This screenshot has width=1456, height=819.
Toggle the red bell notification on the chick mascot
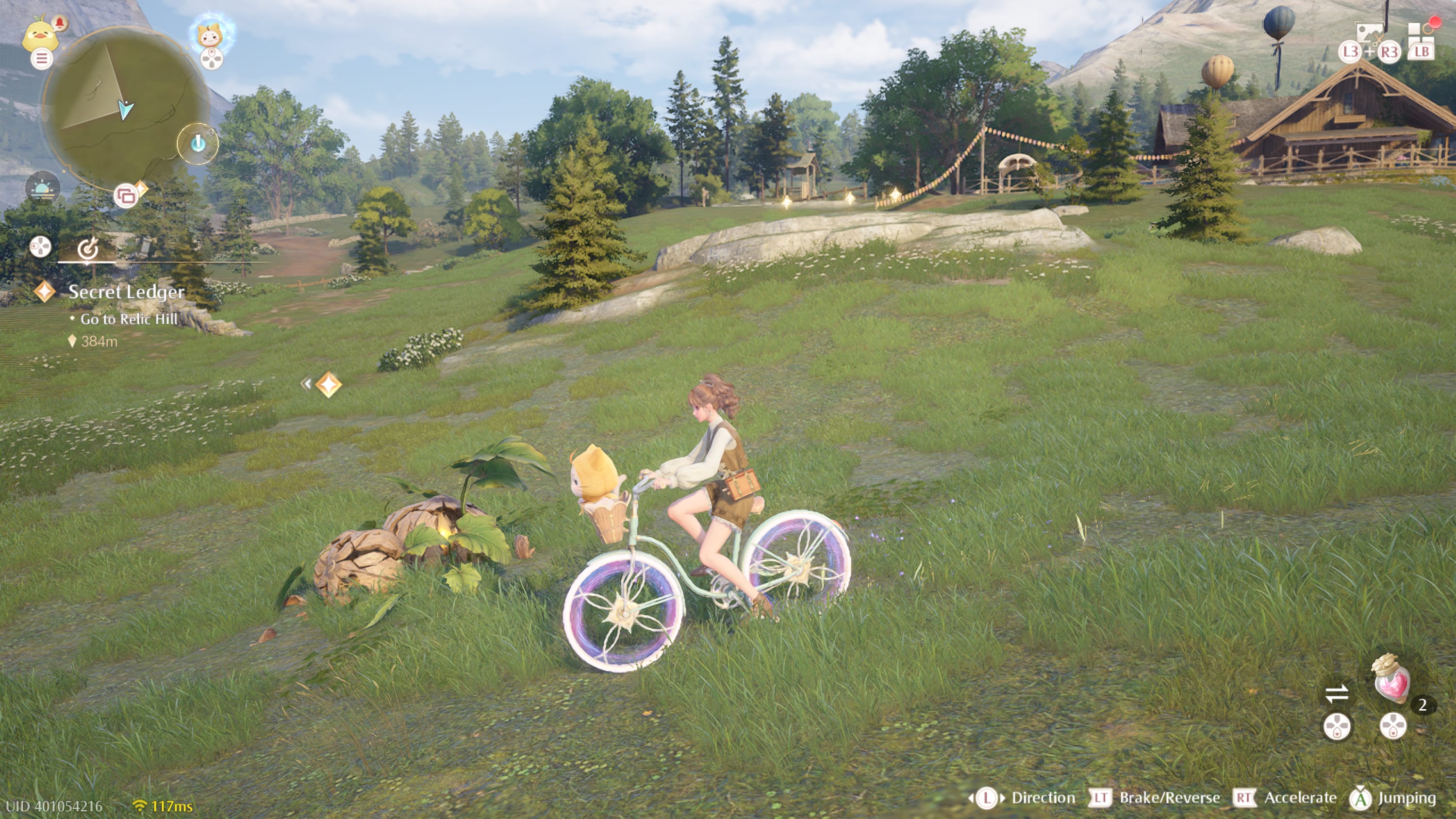60,23
